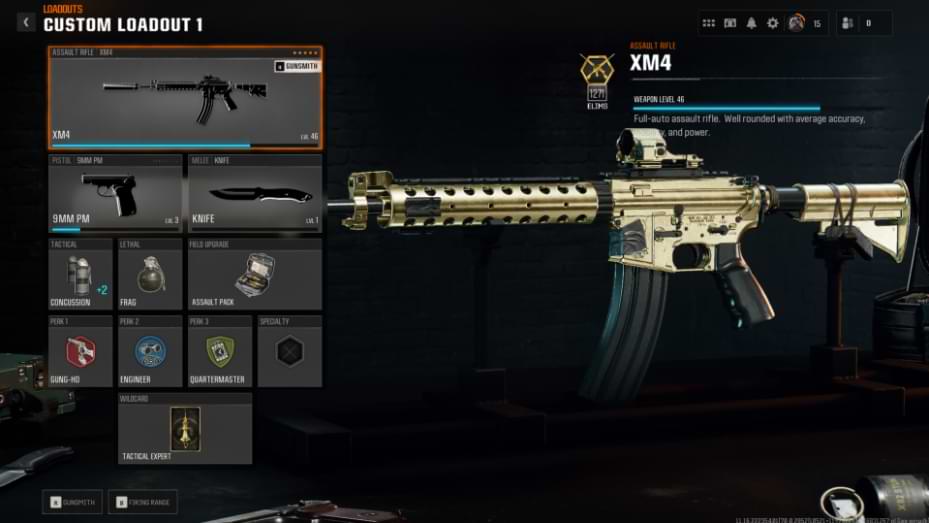The height and width of the screenshot is (523, 929).
Task: Change the Assault Pack field upgrade
Action: click(255, 274)
